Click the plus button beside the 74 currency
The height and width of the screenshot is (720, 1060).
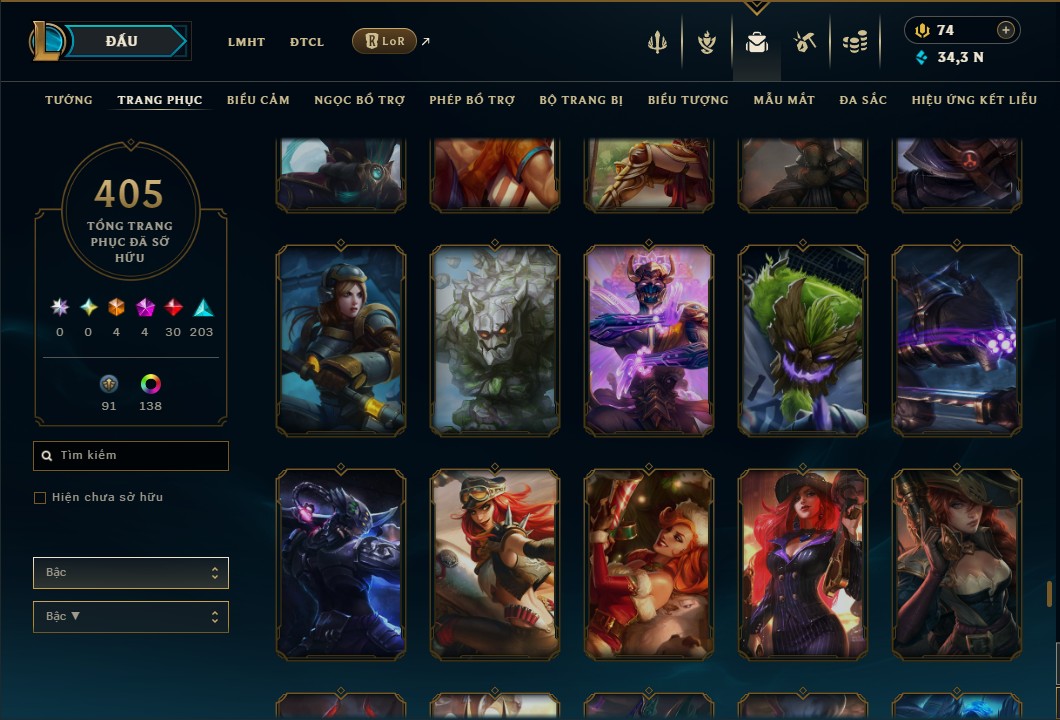click(1006, 30)
